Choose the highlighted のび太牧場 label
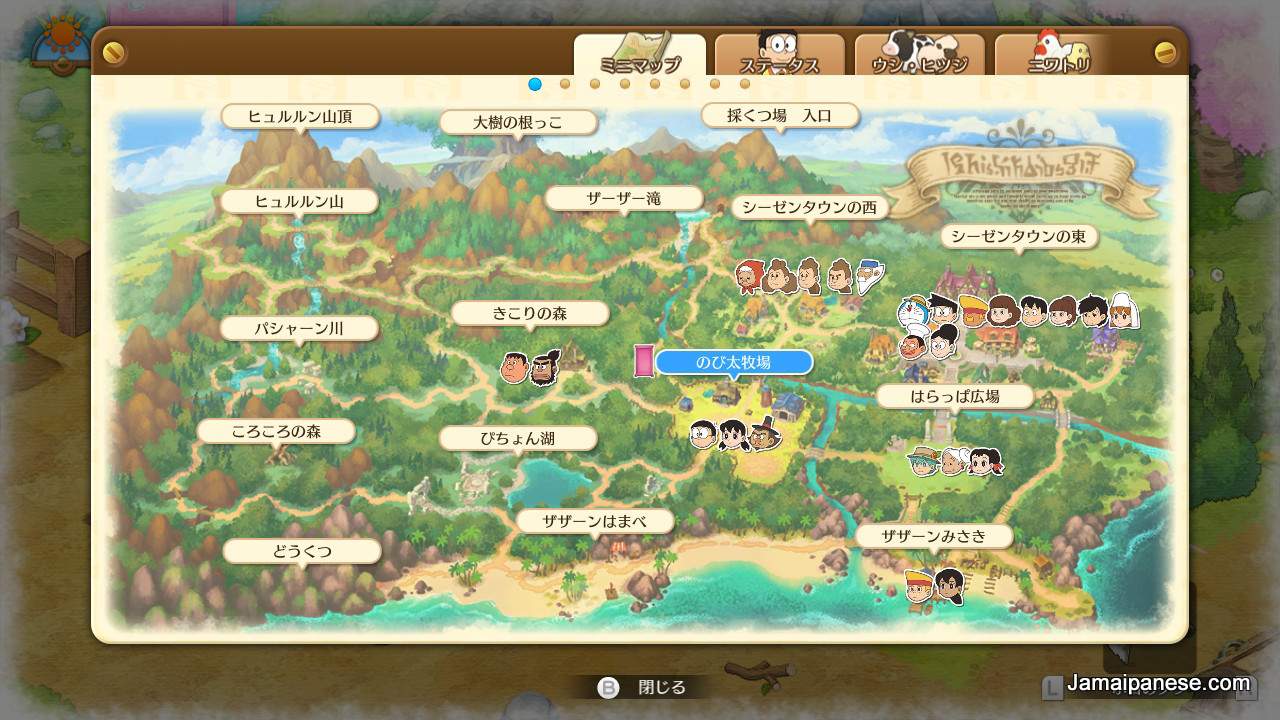The height and width of the screenshot is (720, 1280). 733,362
